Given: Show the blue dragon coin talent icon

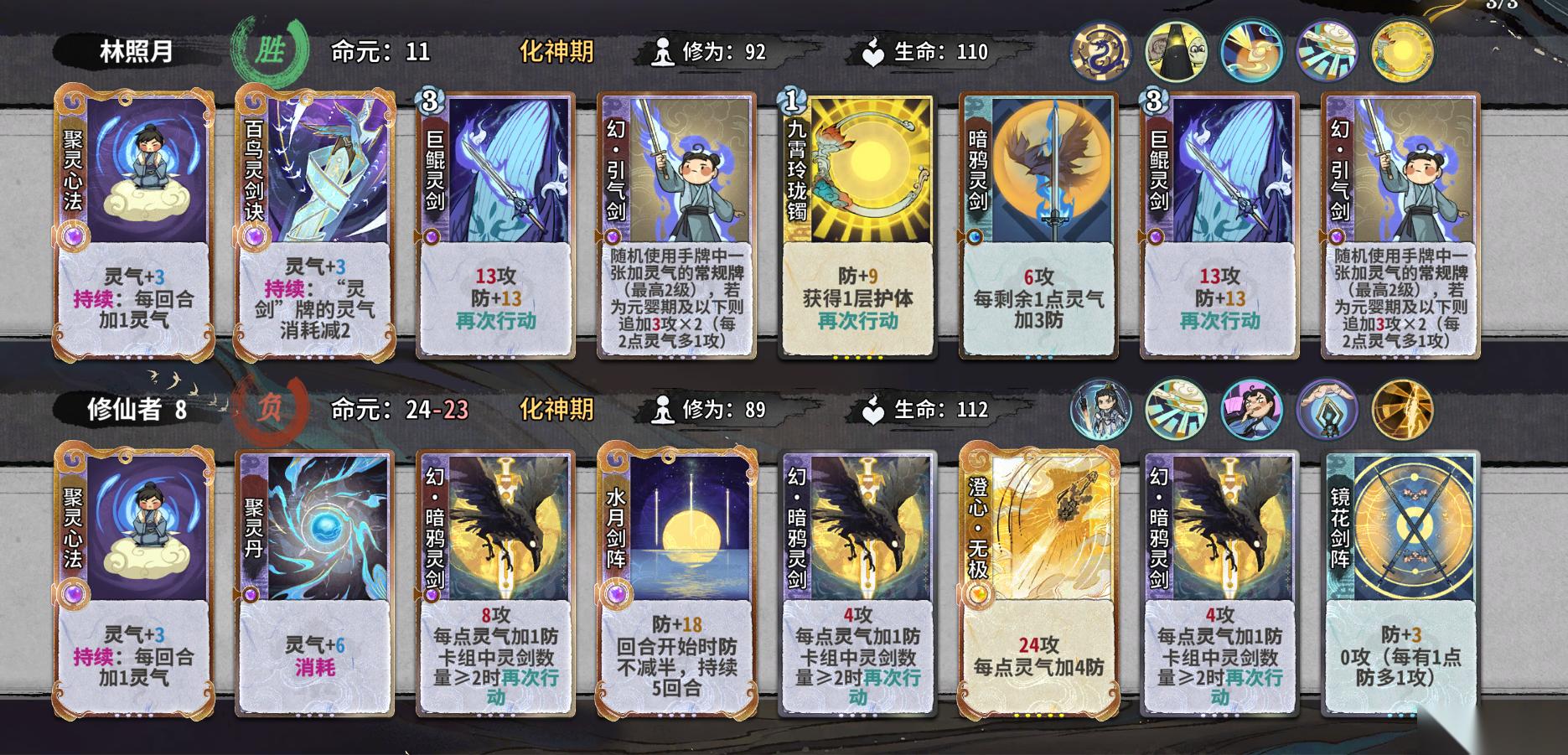Looking at the screenshot, I should click(x=1100, y=52).
